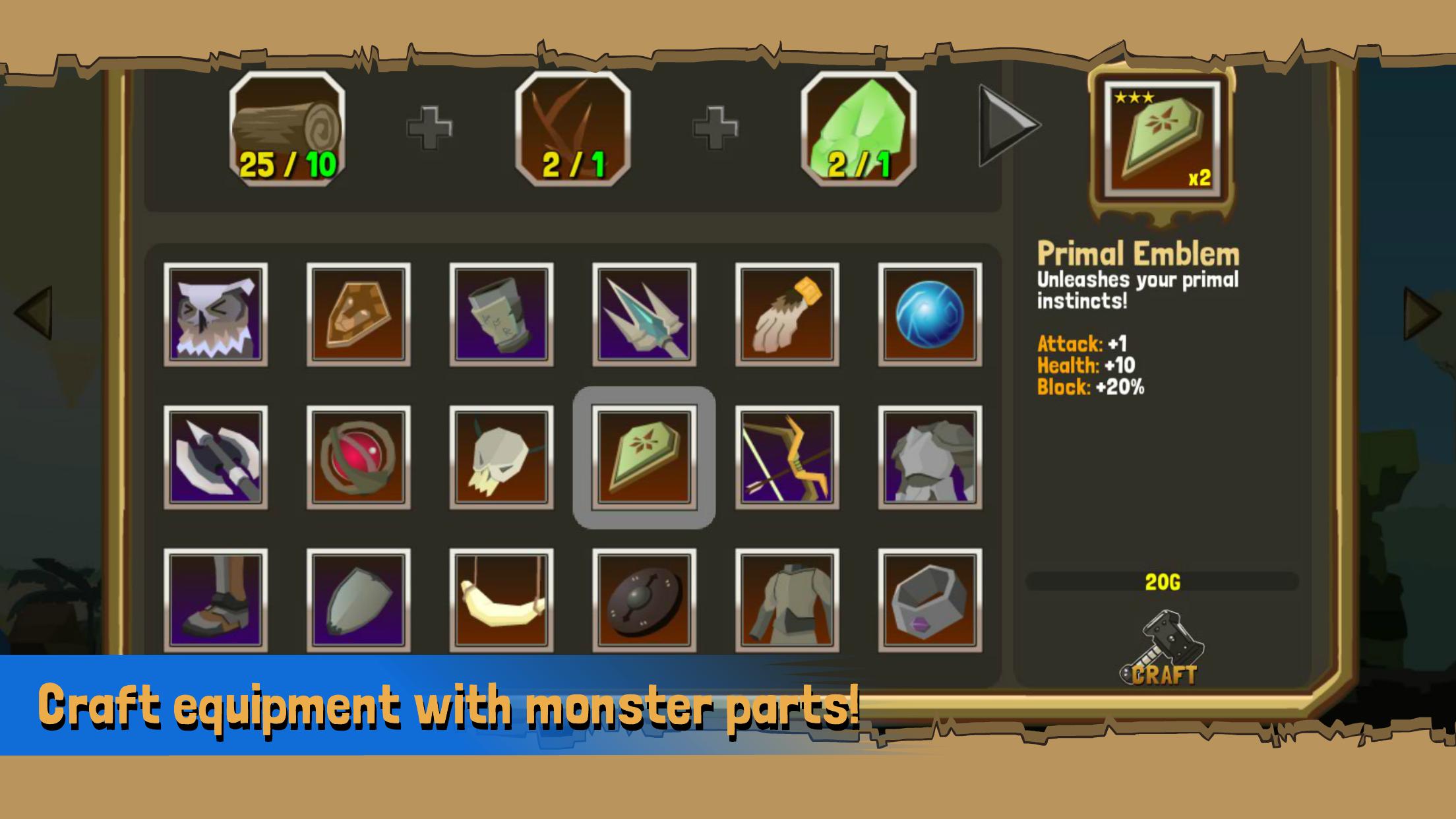
Task: Select the owl mask recipe
Action: click(216, 315)
